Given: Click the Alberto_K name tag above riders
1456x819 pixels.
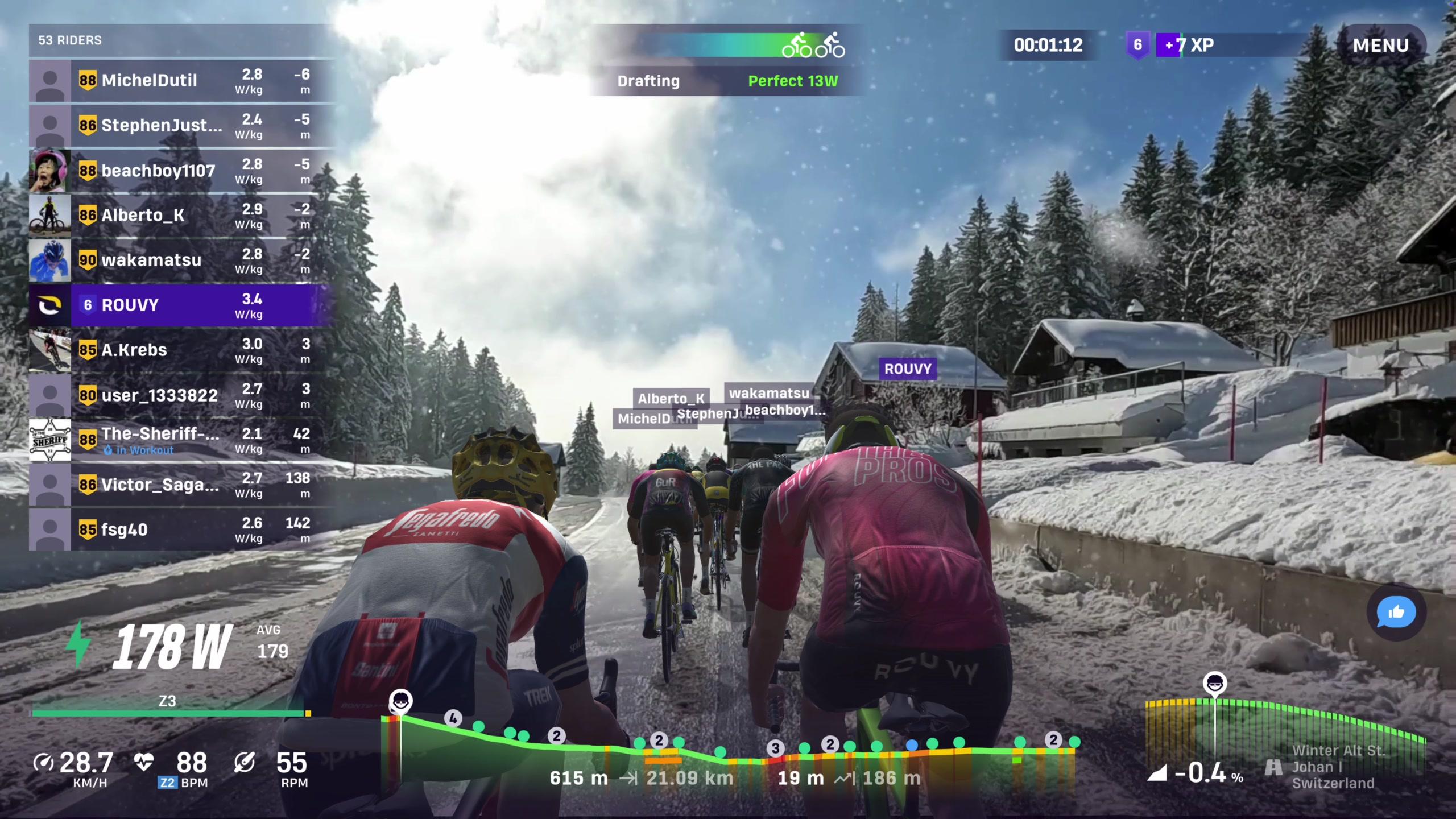Looking at the screenshot, I should point(671,399).
